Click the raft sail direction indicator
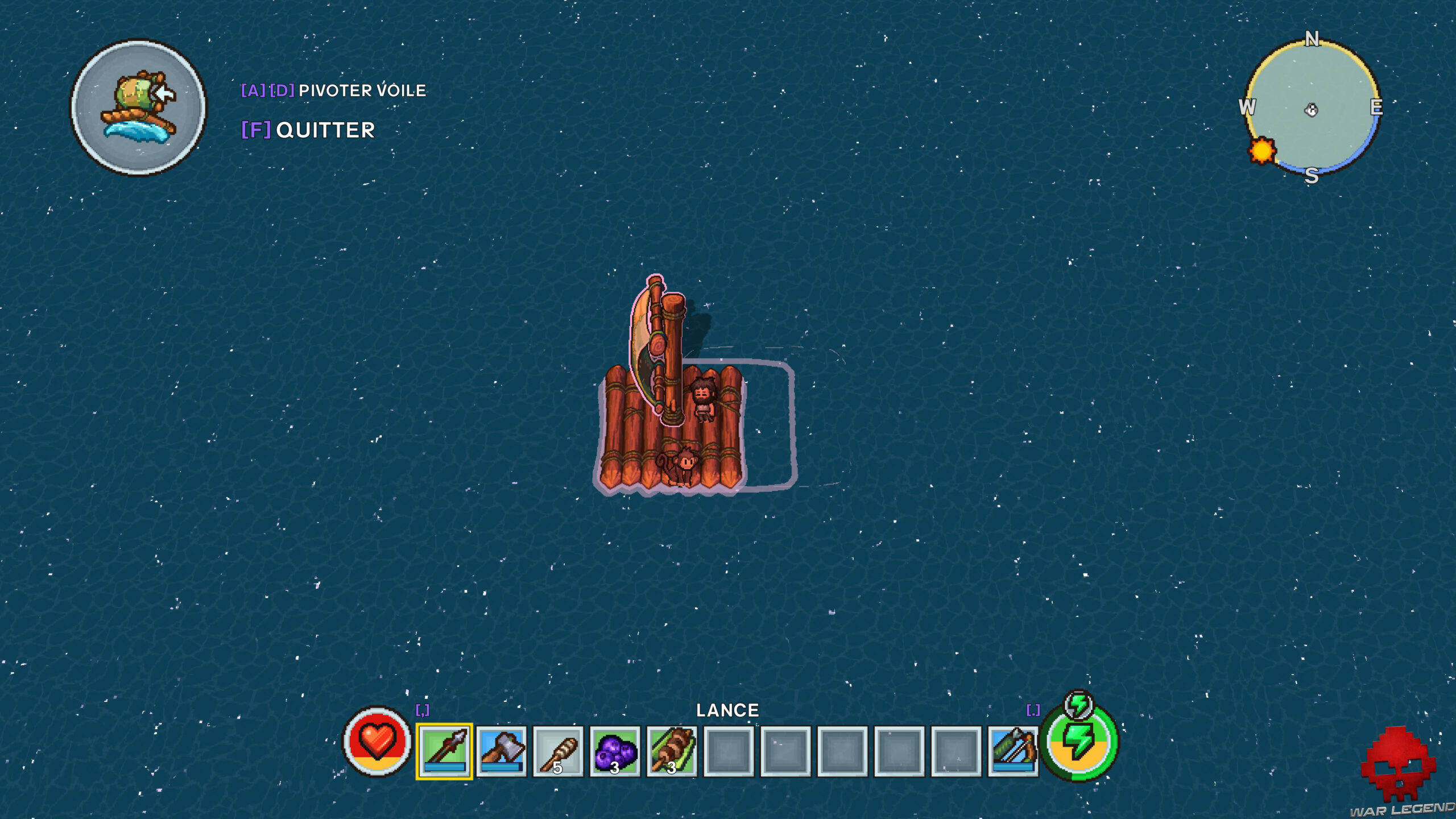Viewport: 1456px width, 819px height. (x=138, y=107)
